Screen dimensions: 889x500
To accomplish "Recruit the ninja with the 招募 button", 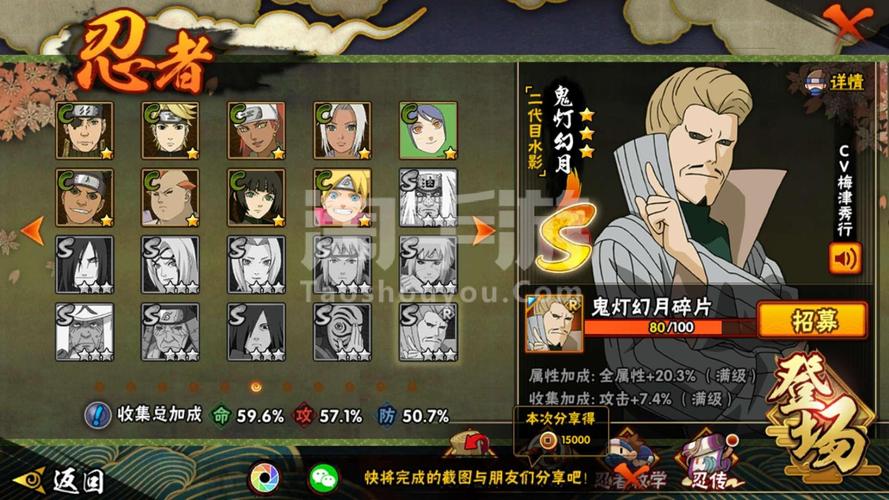I will coord(812,320).
